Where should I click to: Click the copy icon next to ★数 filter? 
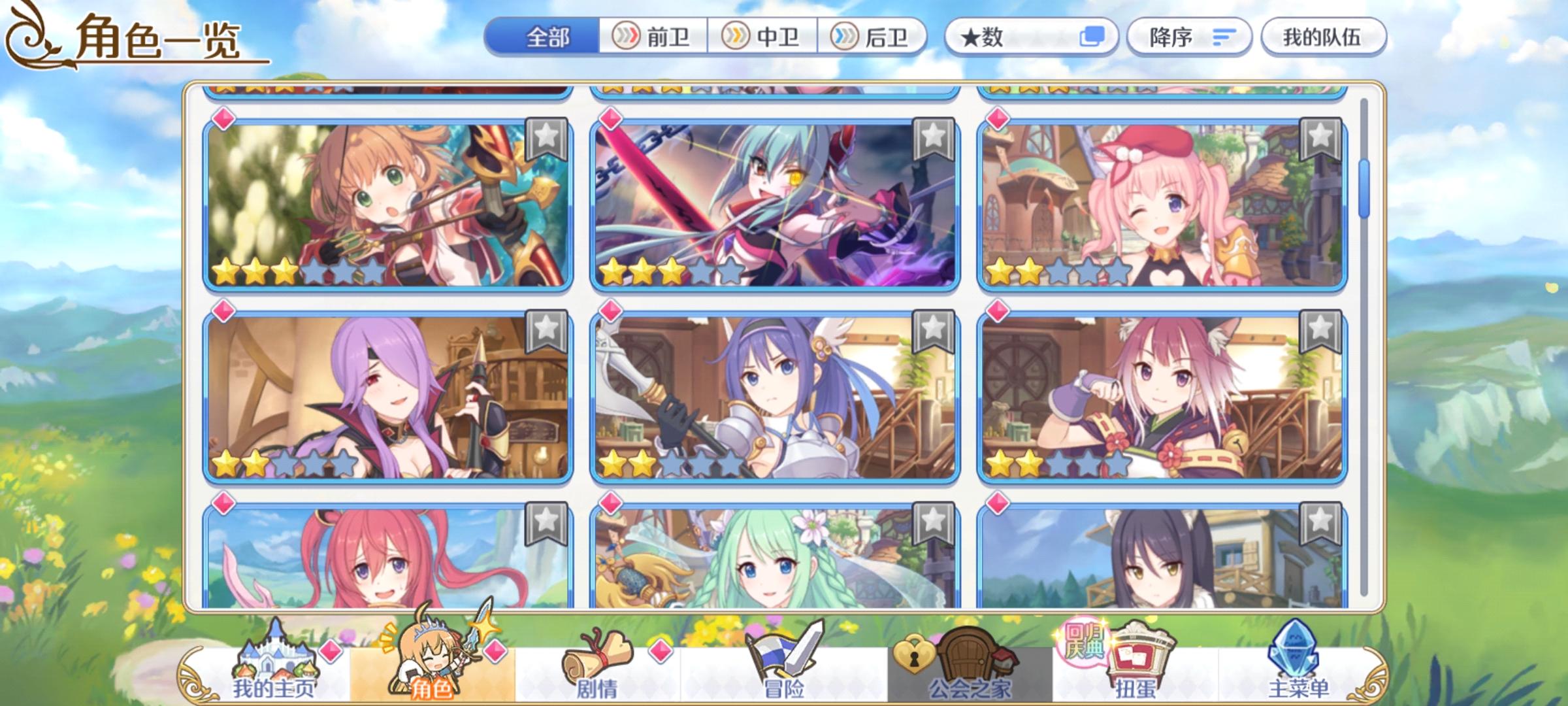[1092, 37]
